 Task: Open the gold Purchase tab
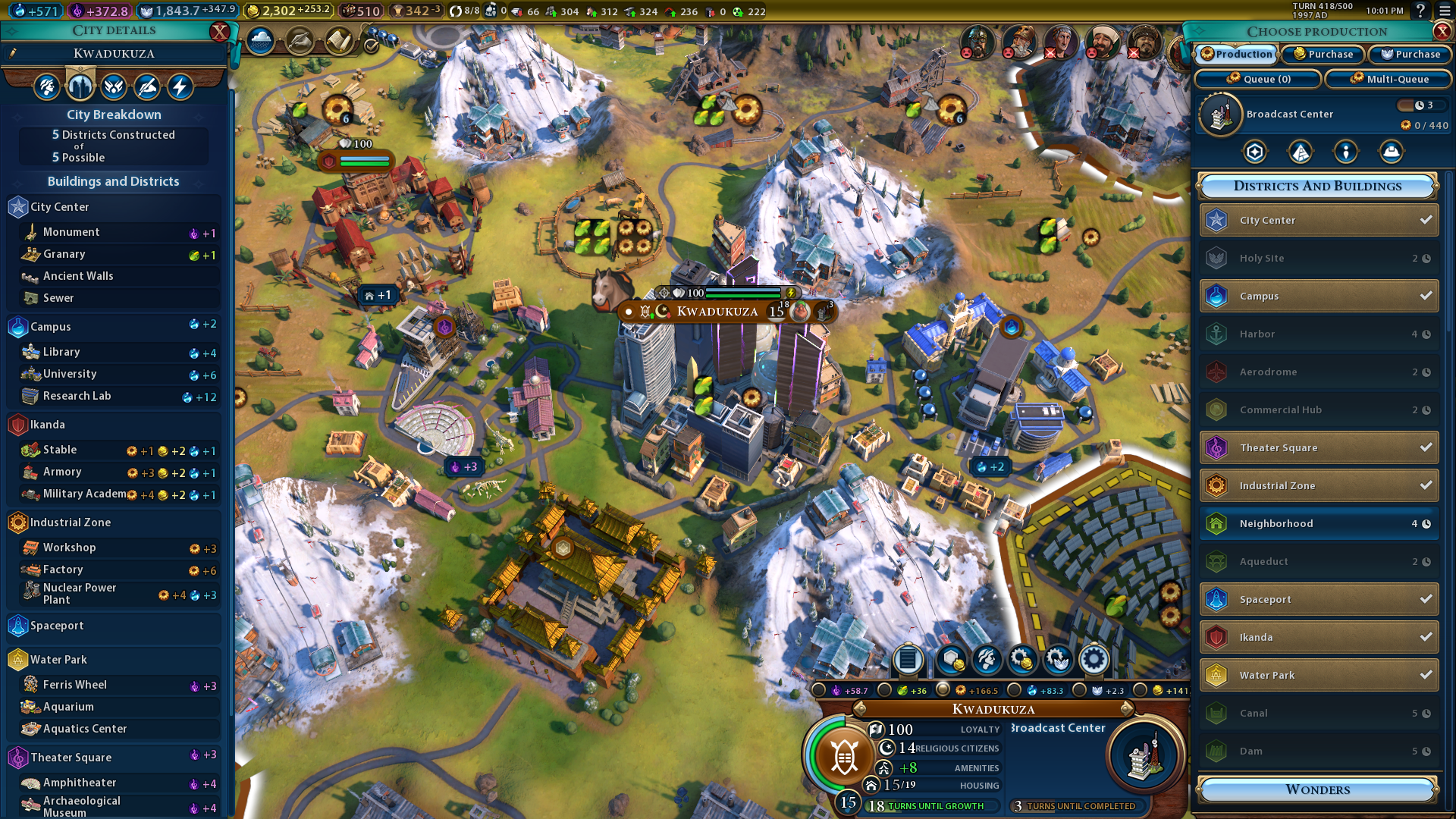point(1323,55)
